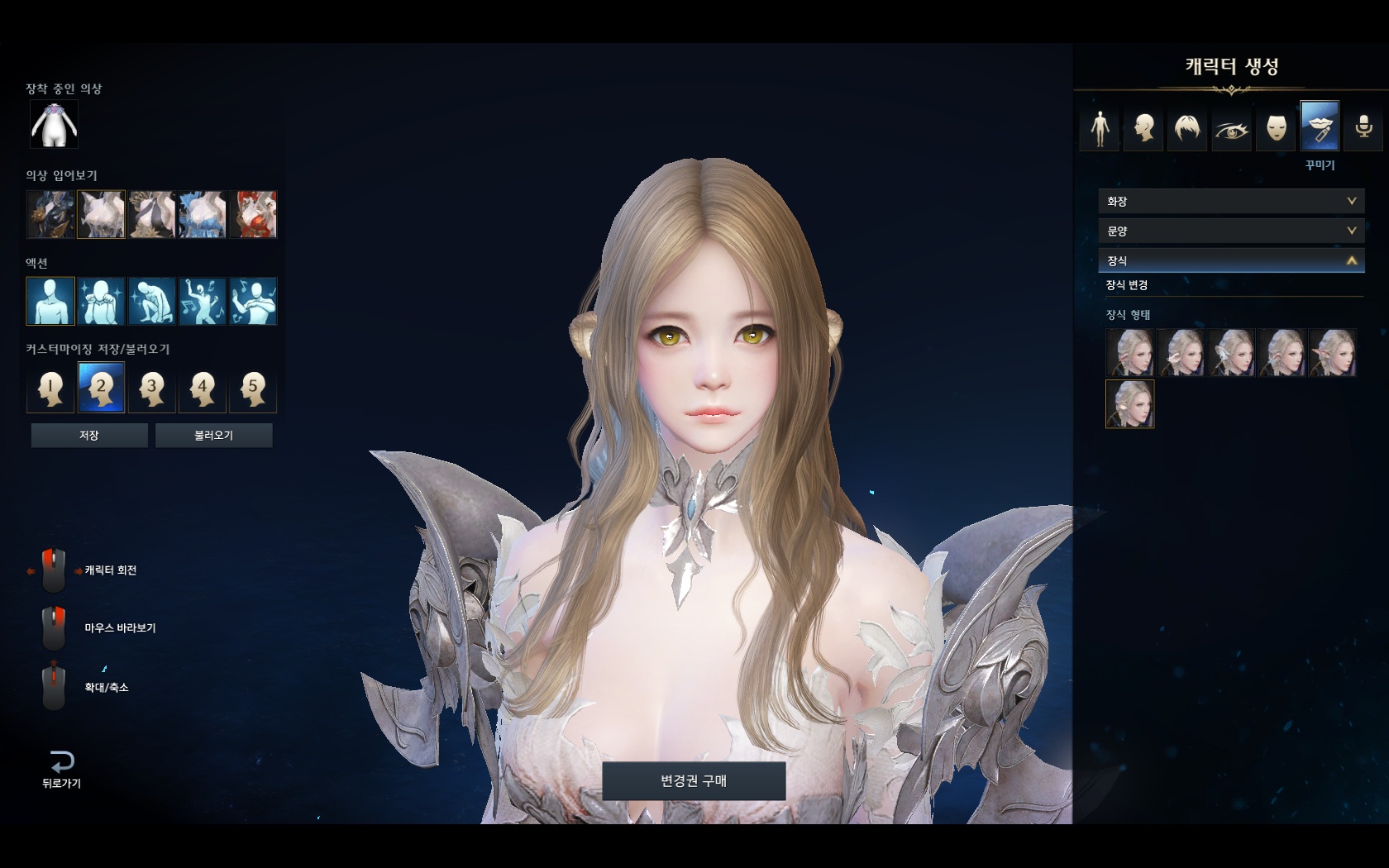
Task: Save customization with the 저장 button
Action: (89, 436)
